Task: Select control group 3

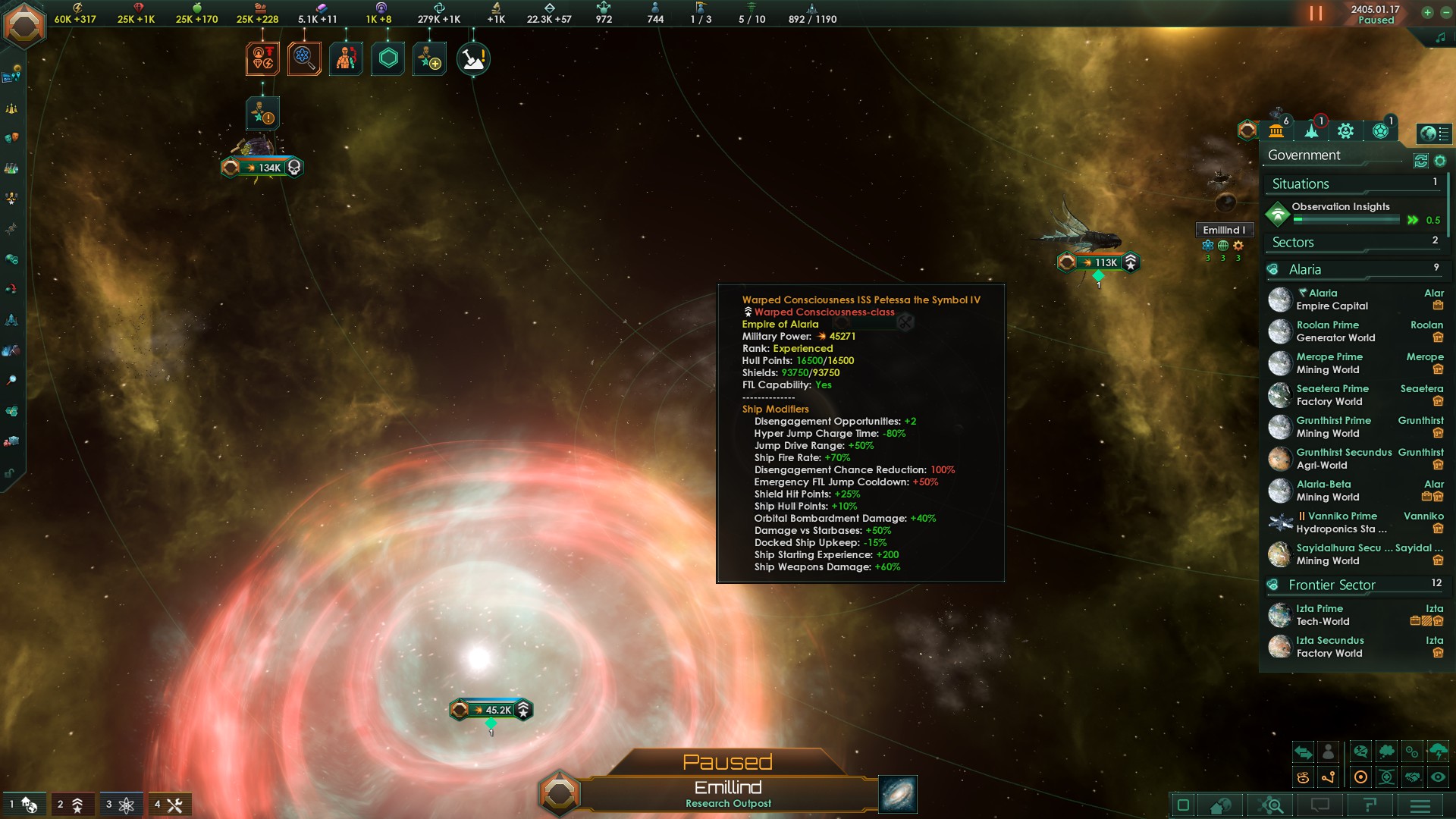Action: click(121, 805)
